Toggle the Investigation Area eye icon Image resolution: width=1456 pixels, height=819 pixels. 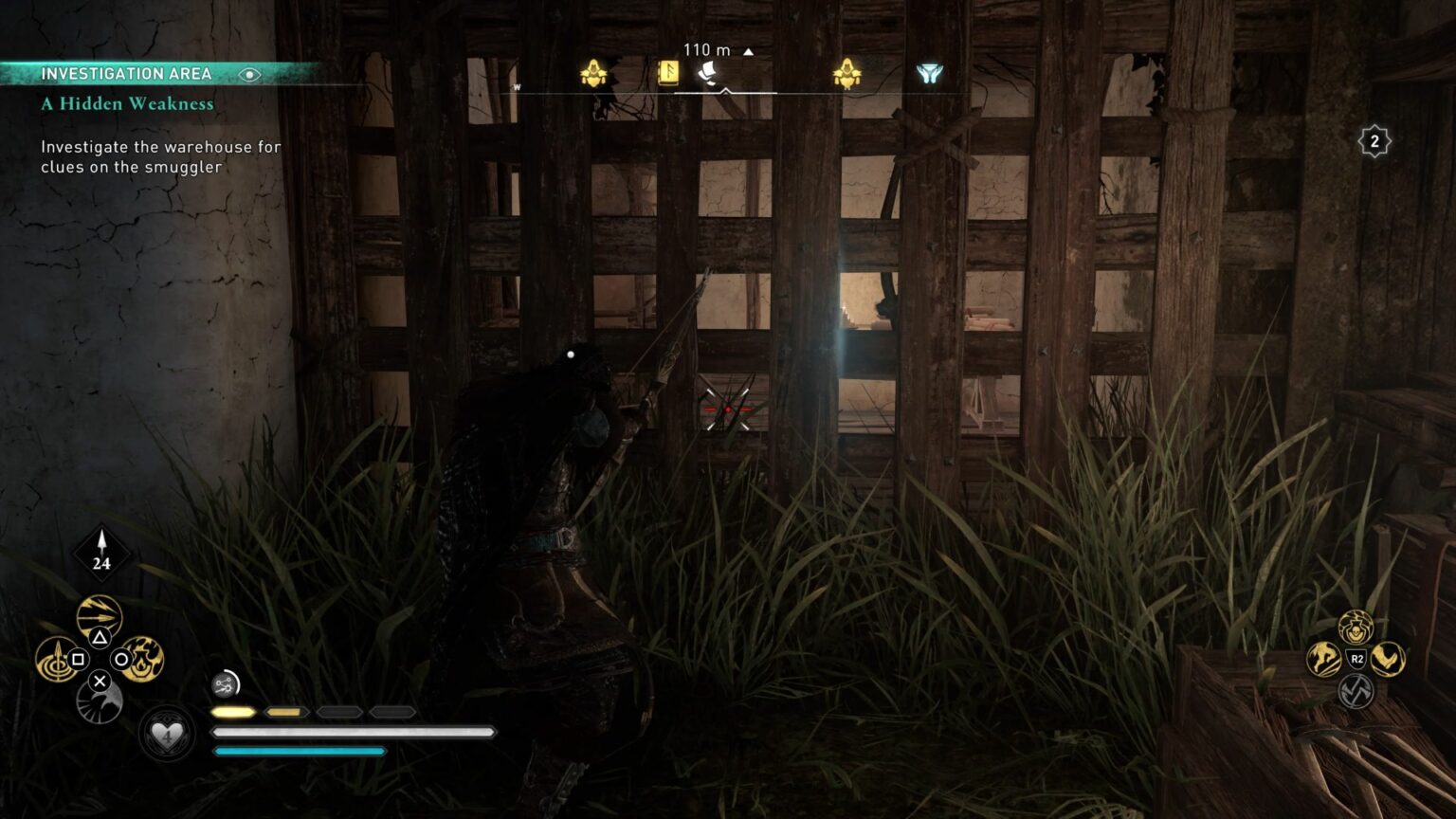(249, 74)
